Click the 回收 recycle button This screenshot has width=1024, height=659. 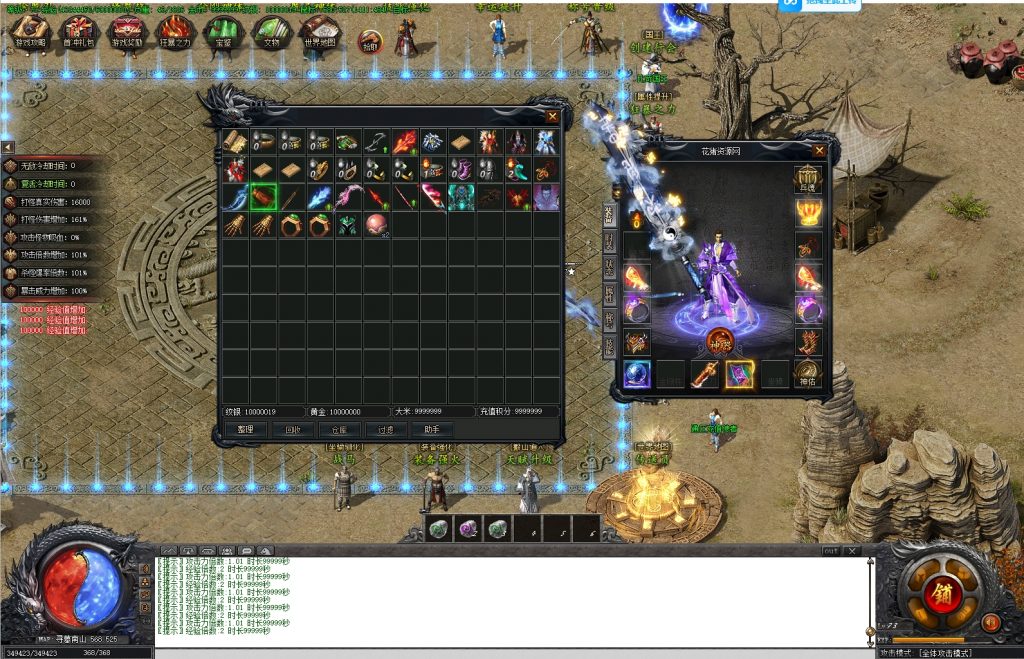point(292,429)
